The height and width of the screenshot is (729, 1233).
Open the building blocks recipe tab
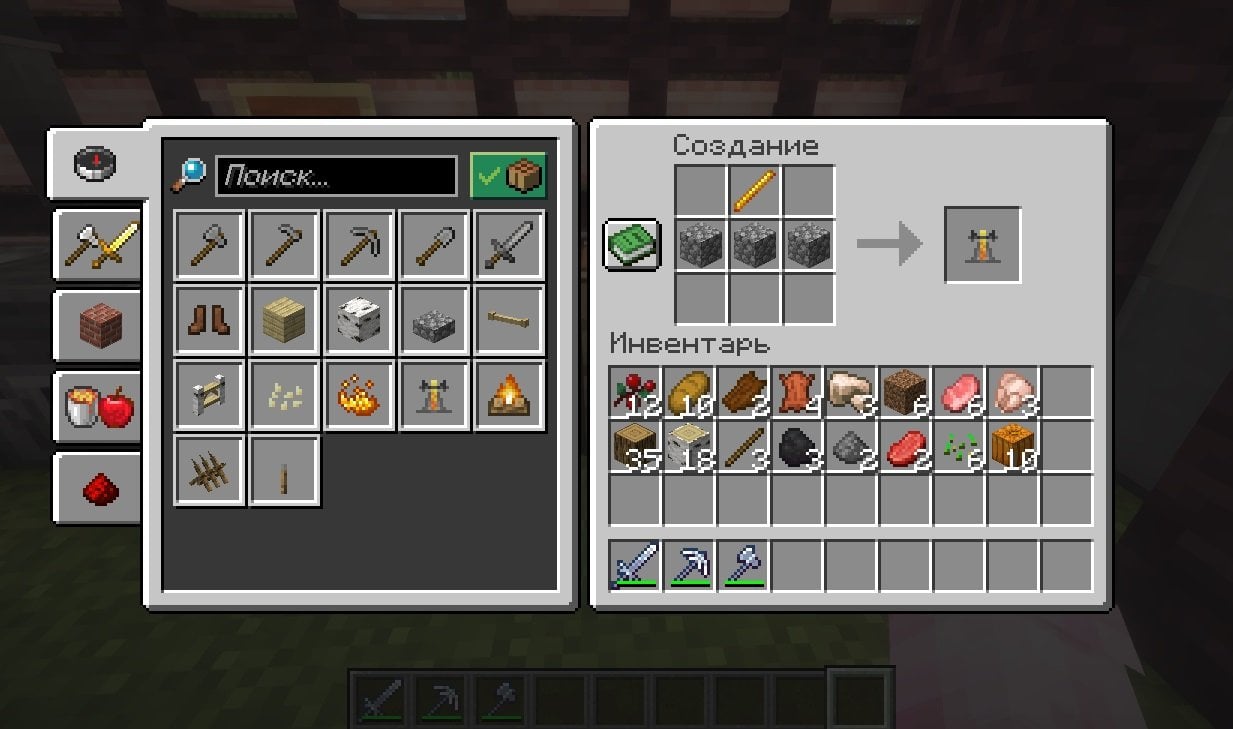(x=98, y=325)
